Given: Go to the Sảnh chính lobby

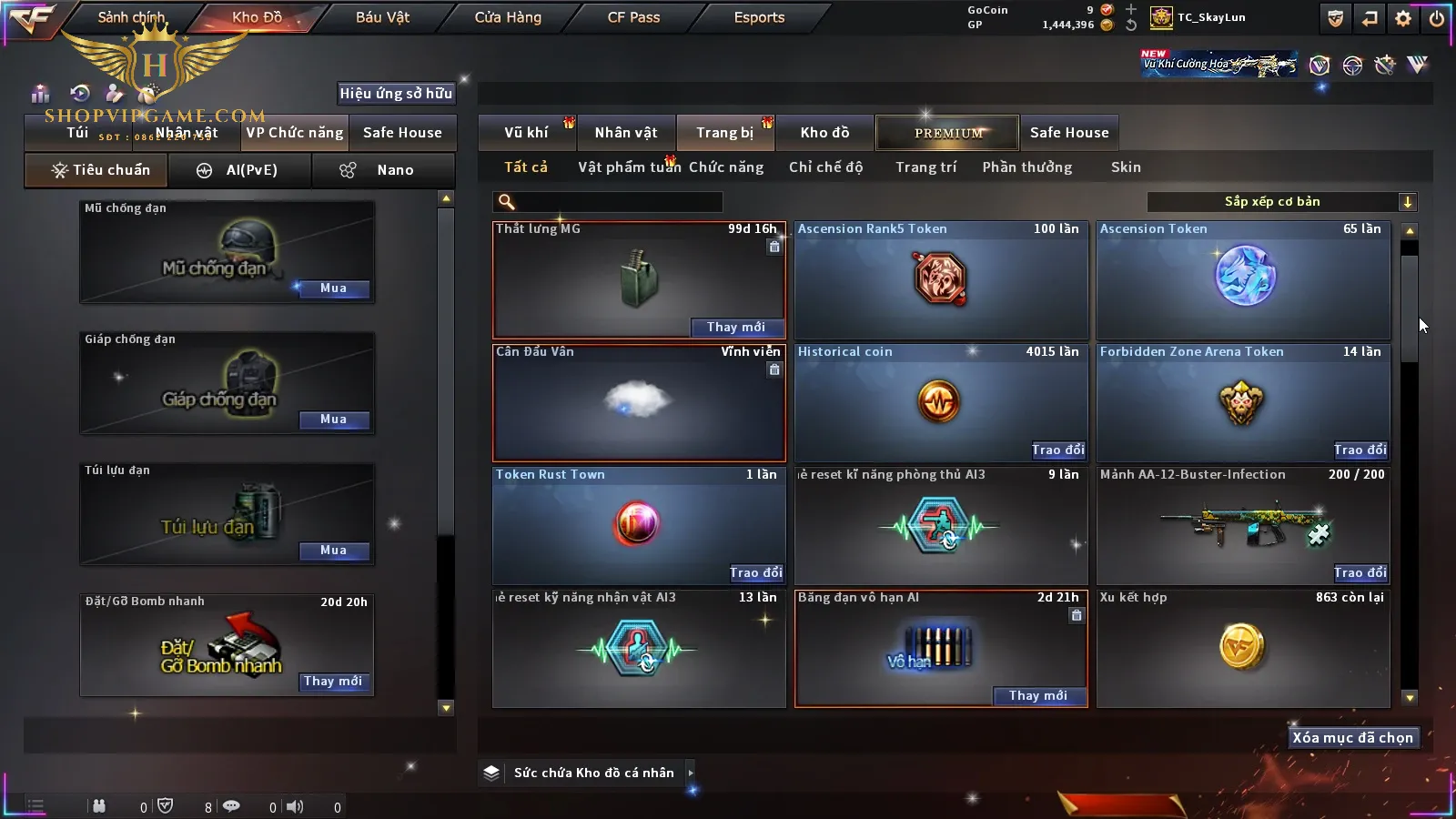Looking at the screenshot, I should click(x=131, y=17).
